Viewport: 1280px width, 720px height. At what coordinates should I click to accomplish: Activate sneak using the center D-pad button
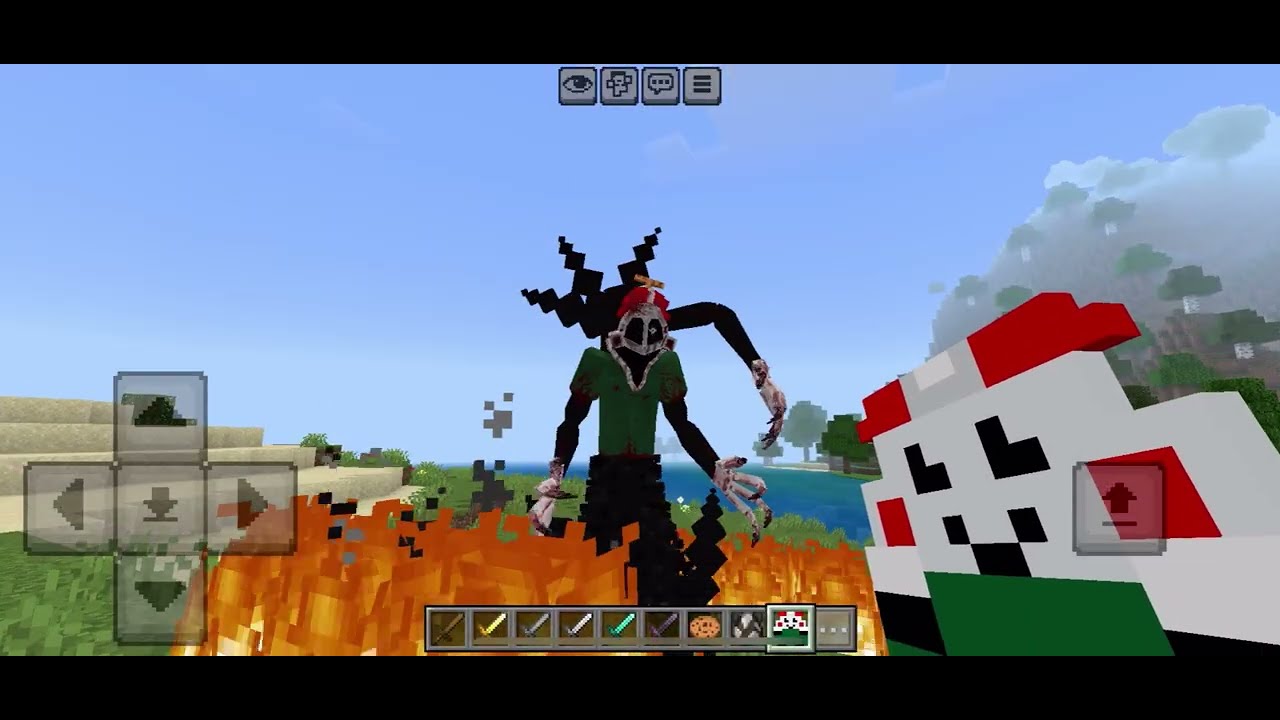pyautogui.click(x=161, y=503)
